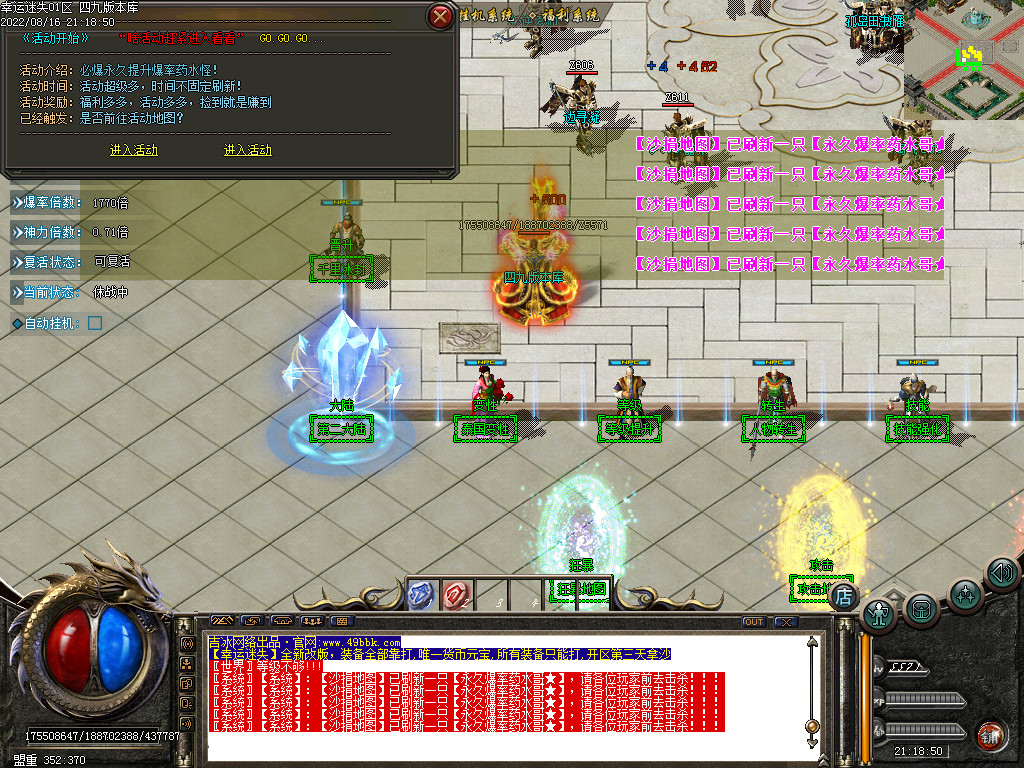The height and width of the screenshot is (768, 1024).
Task: Toggle the sound speaker button
Action: pos(1001,573)
